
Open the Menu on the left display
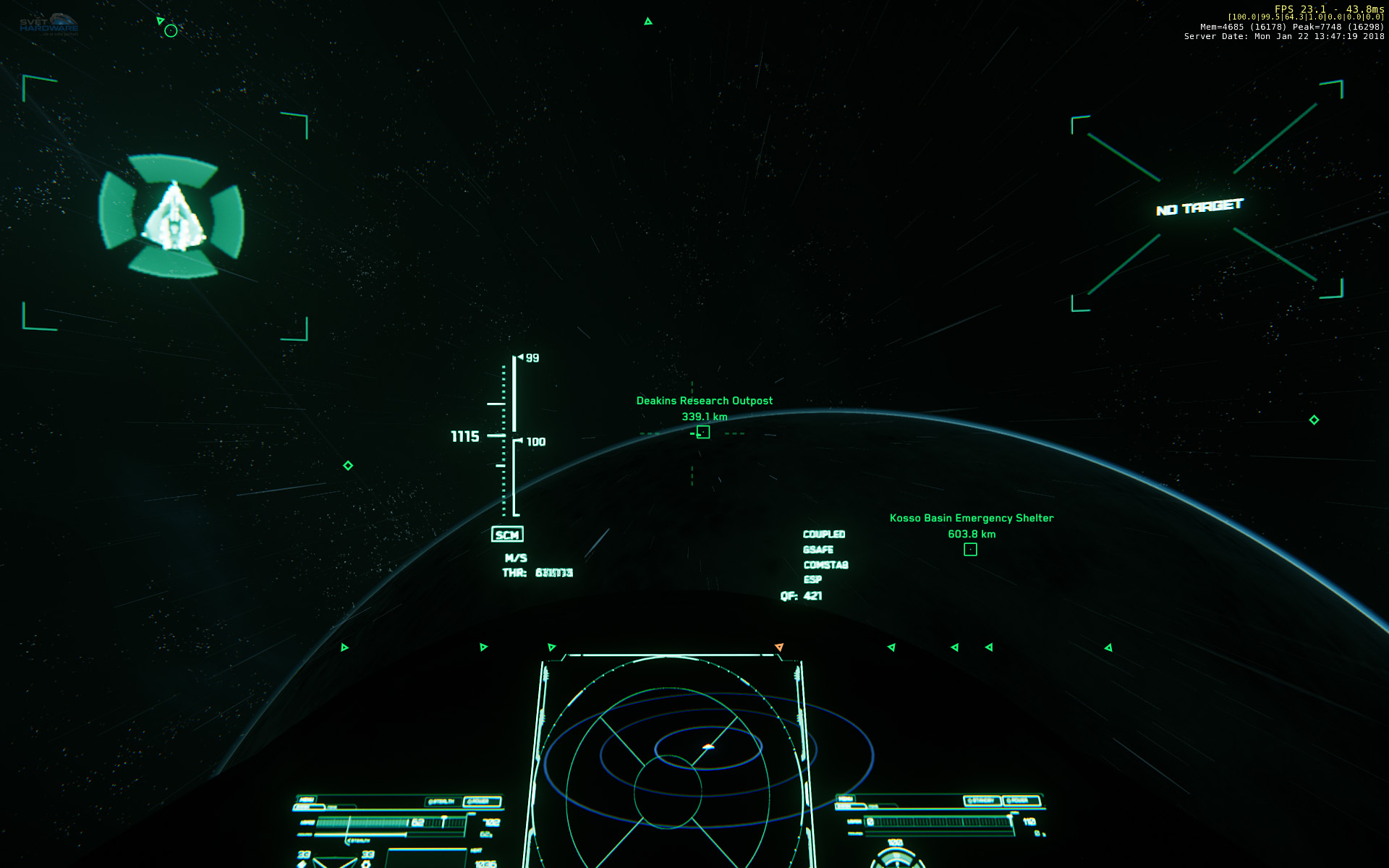[307, 800]
